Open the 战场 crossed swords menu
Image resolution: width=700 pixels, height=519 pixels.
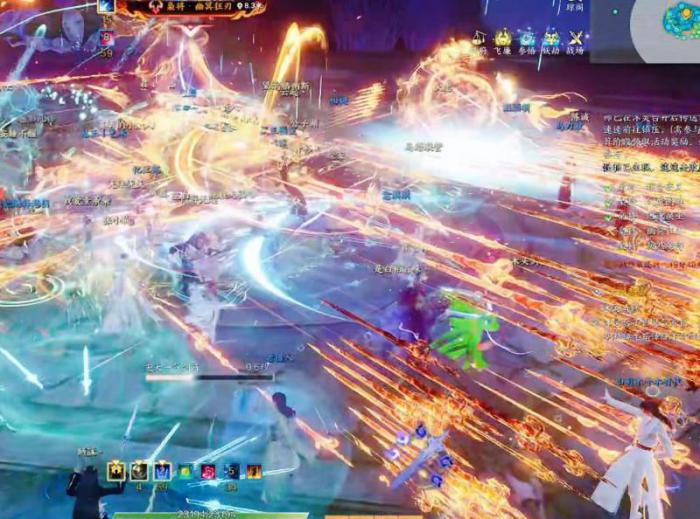(x=574, y=38)
